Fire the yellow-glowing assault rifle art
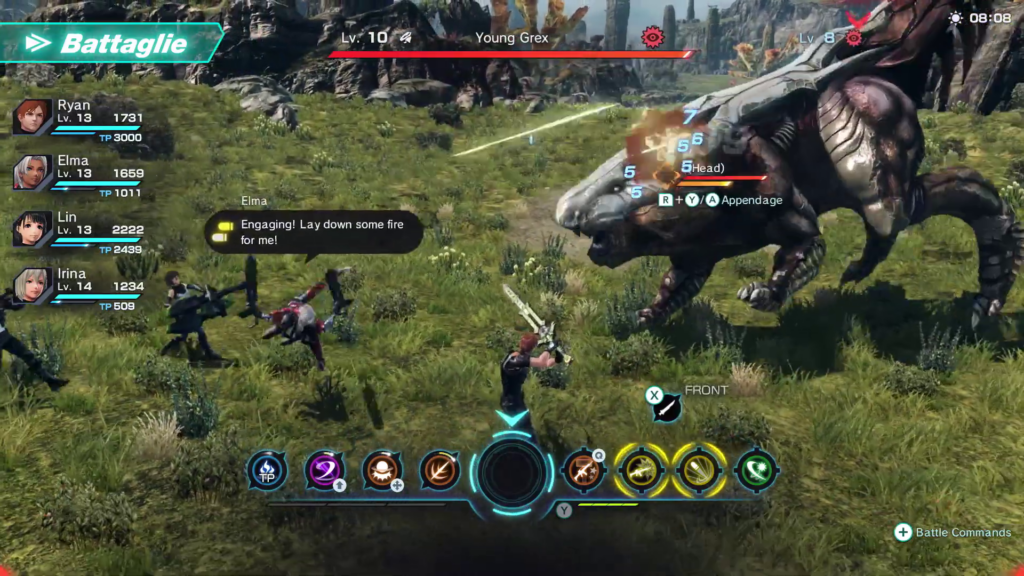Screen dimensions: 1024x576 641,470
